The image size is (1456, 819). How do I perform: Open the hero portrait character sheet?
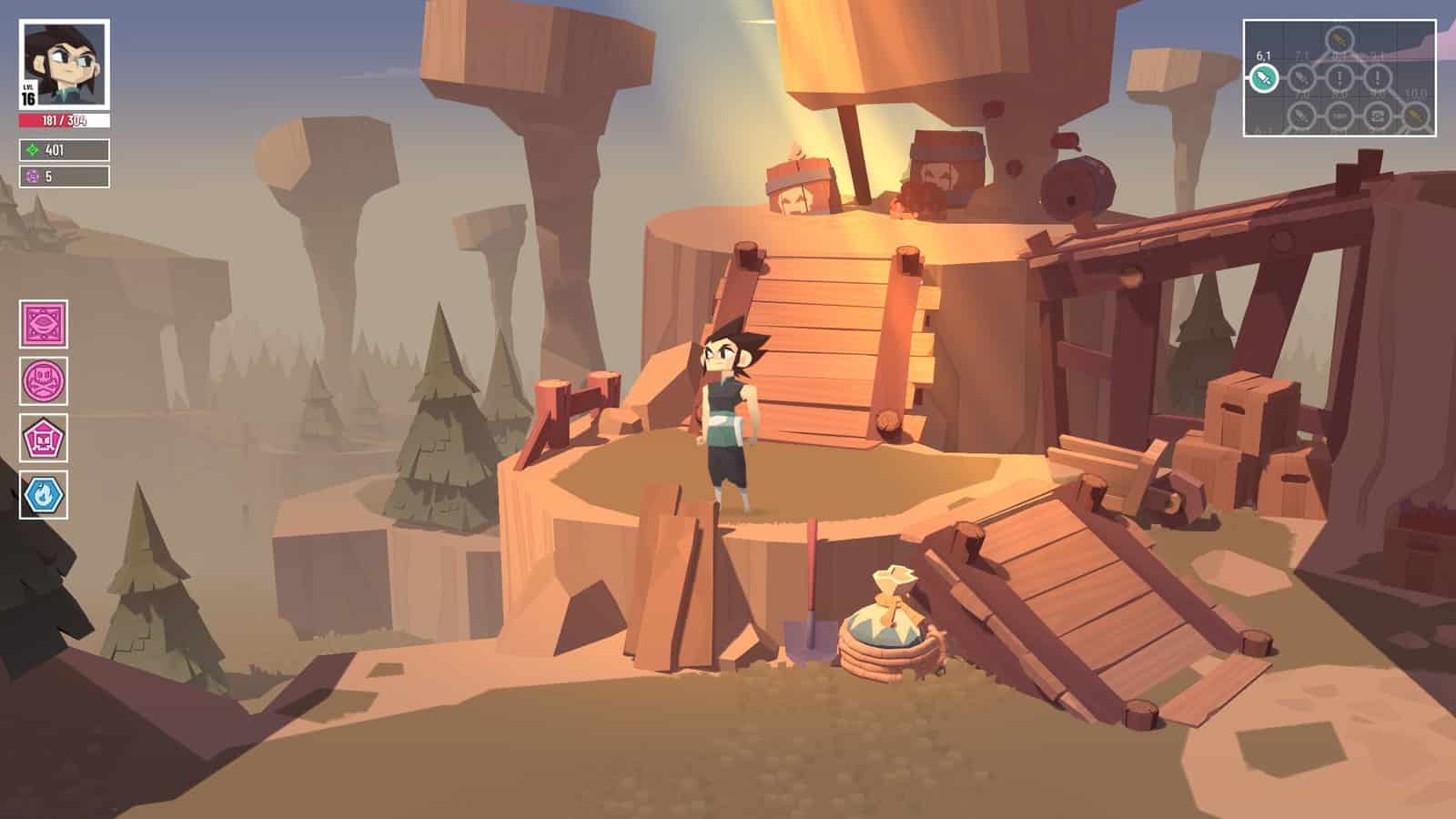pos(64,64)
